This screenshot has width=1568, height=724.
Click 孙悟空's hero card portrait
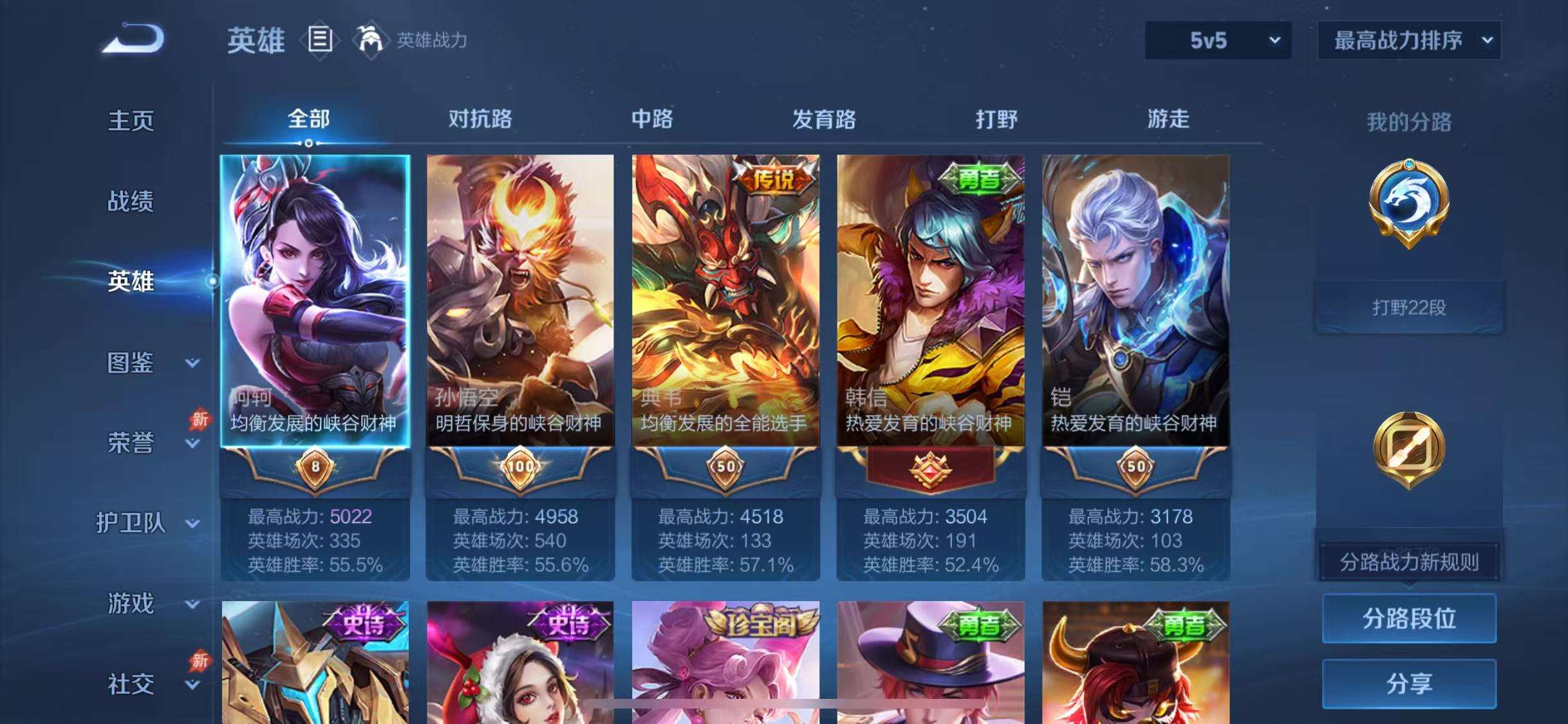point(520,290)
